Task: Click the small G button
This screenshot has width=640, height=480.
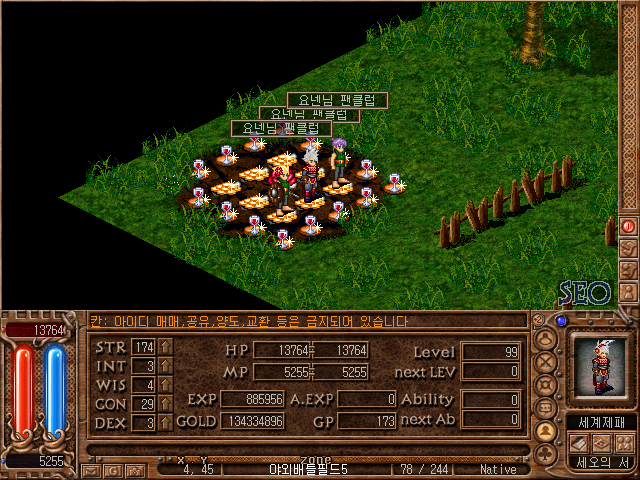Action: [114, 469]
